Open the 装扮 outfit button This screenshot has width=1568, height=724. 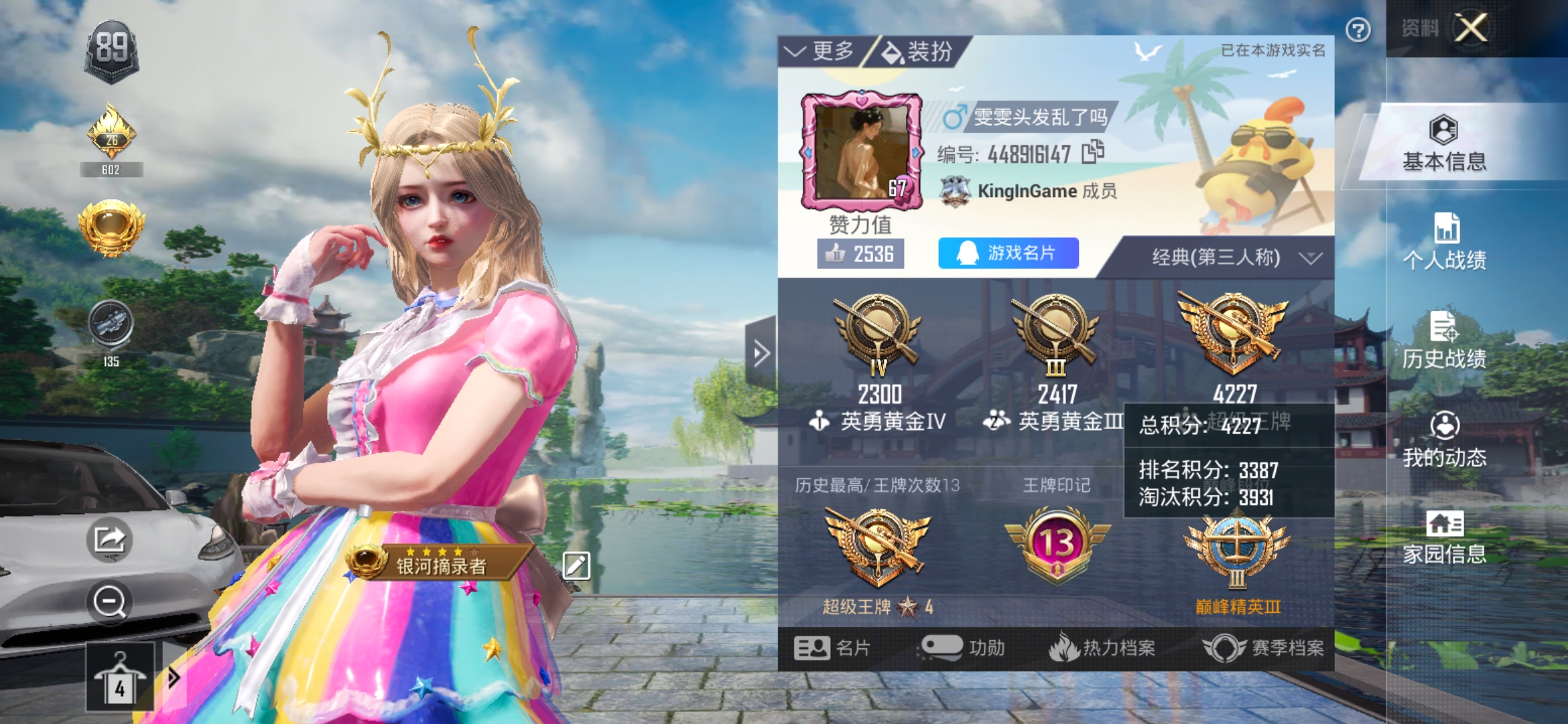pyautogui.click(x=917, y=52)
